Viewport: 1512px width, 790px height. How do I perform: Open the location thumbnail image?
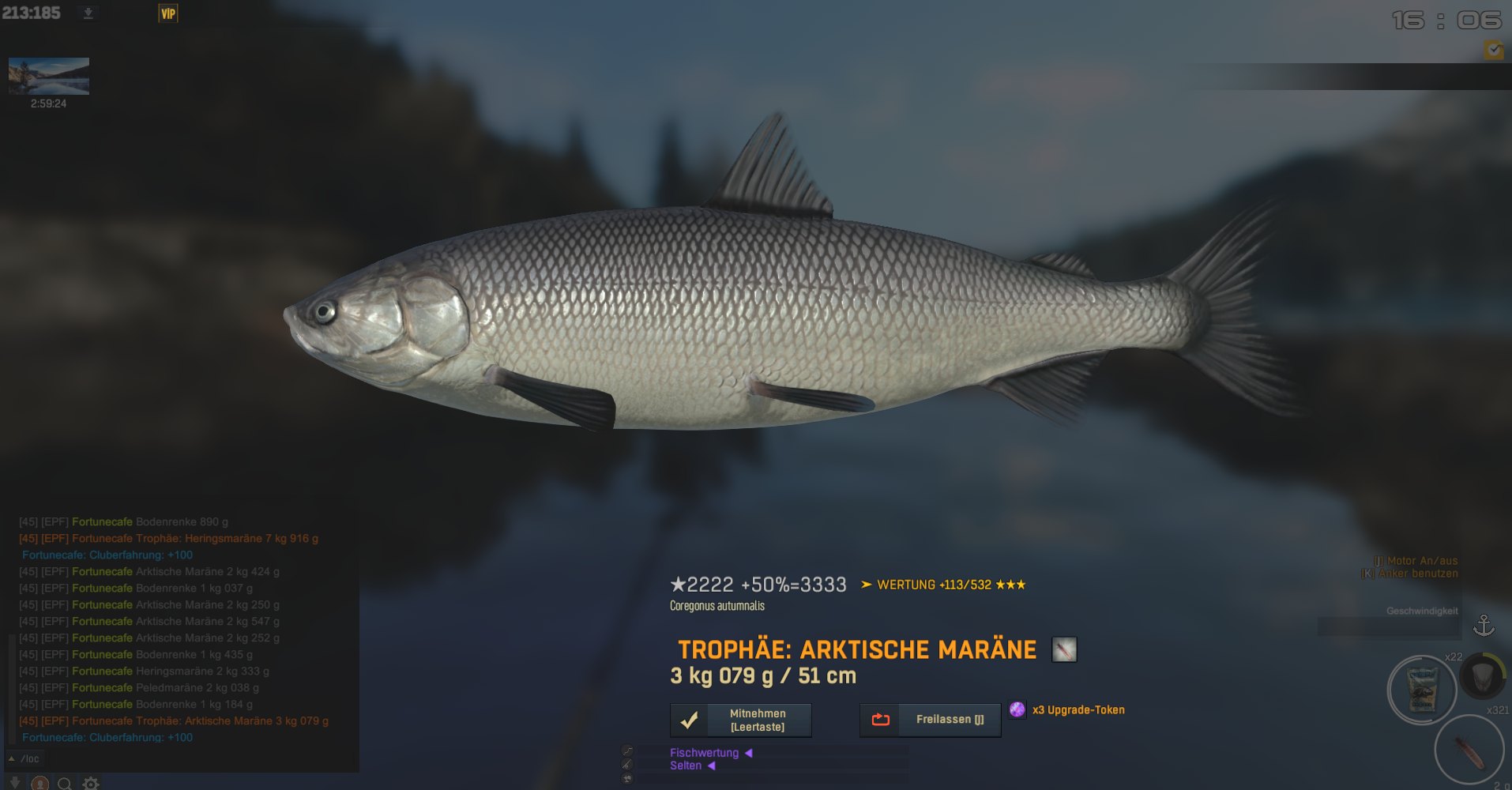pyautogui.click(x=49, y=76)
